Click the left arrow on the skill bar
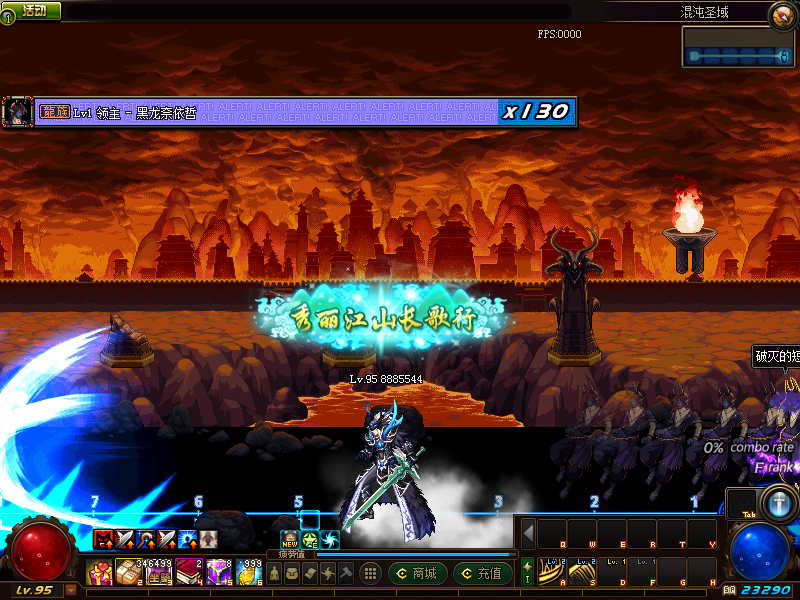This screenshot has height=600, width=800. 529,533
